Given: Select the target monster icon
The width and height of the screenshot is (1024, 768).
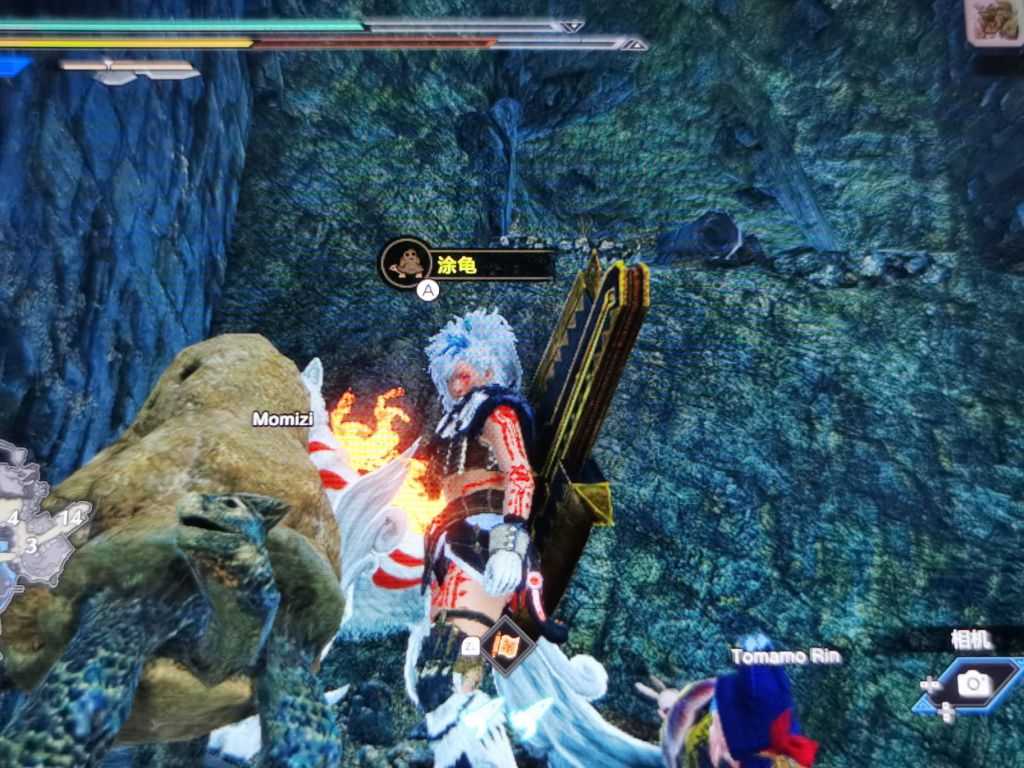Looking at the screenshot, I should coord(993,22).
